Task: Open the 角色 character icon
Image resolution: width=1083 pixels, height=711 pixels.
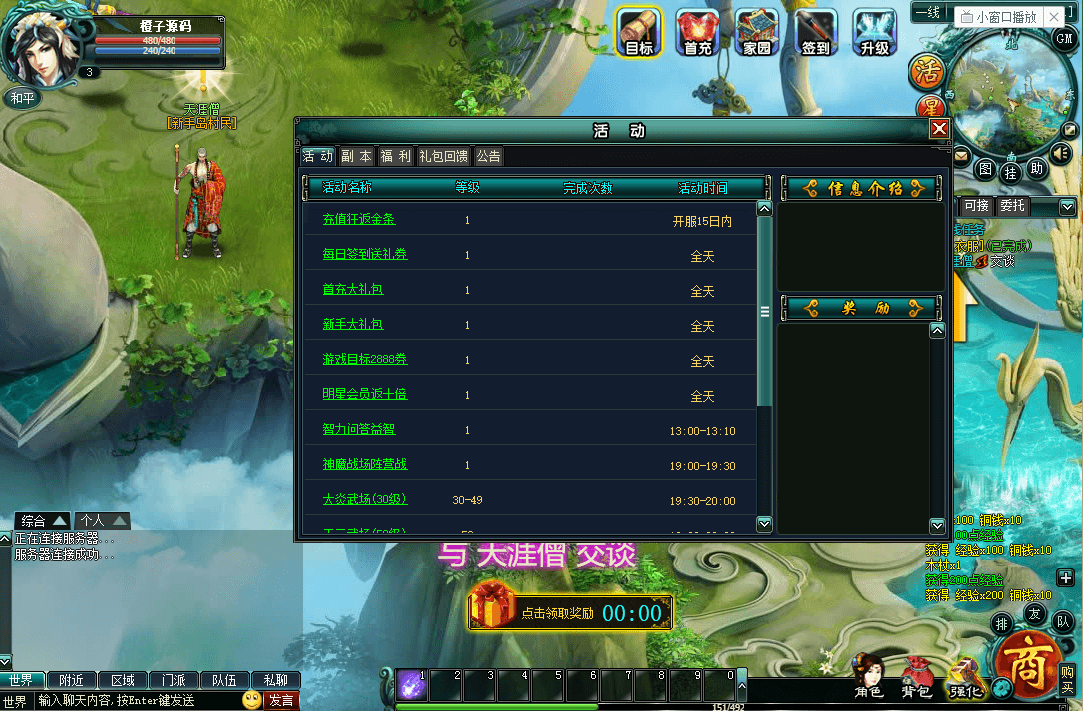Action: tap(869, 676)
